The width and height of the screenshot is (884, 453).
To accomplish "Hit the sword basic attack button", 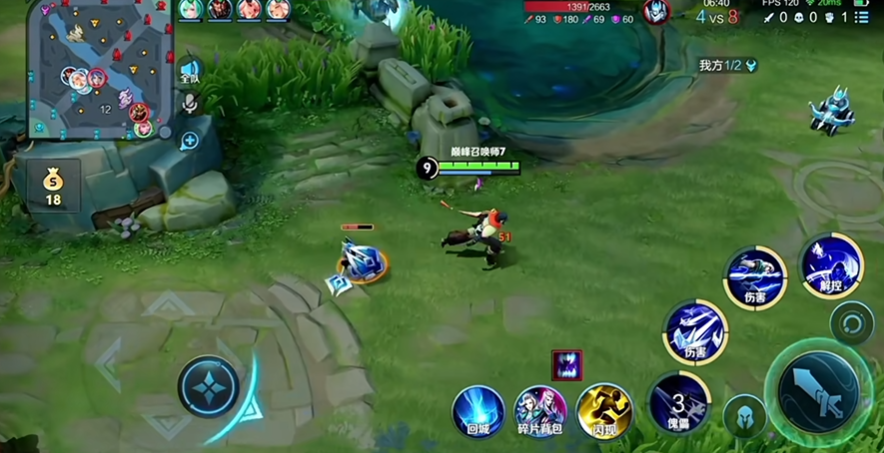I will click(x=820, y=391).
